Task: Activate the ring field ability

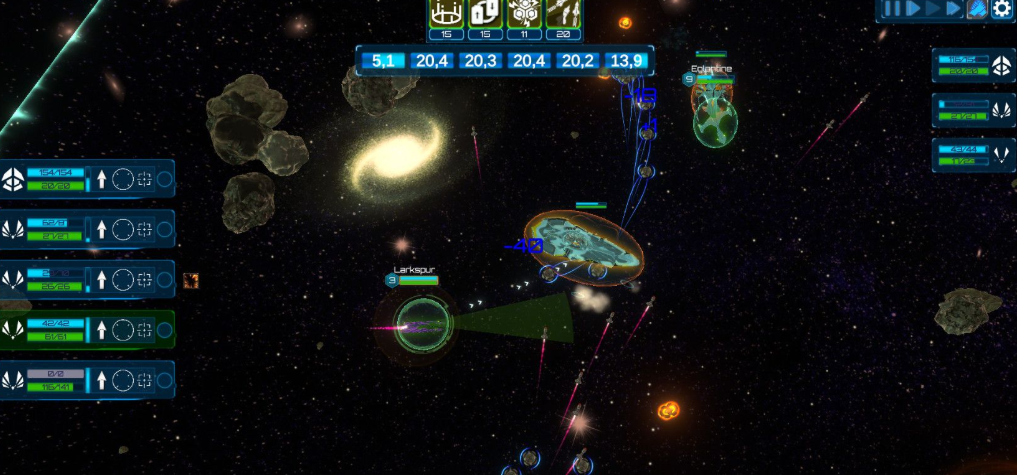Action: [446, 13]
